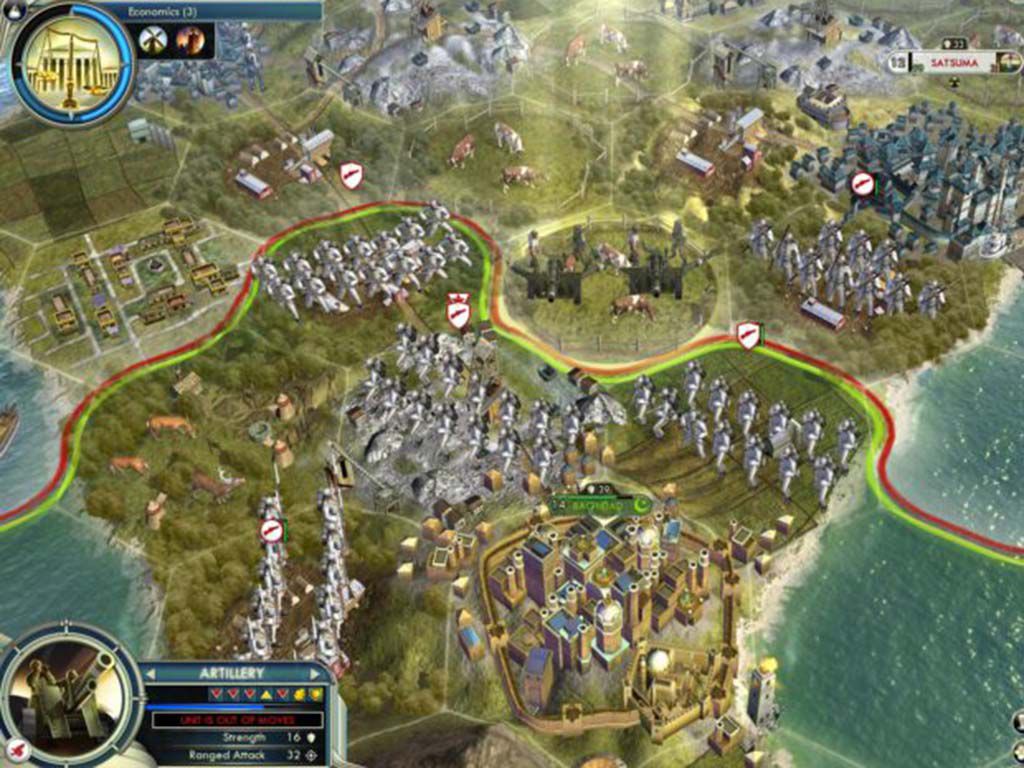
Task: Cycle to the previous unit with left arrow
Action: tap(151, 673)
